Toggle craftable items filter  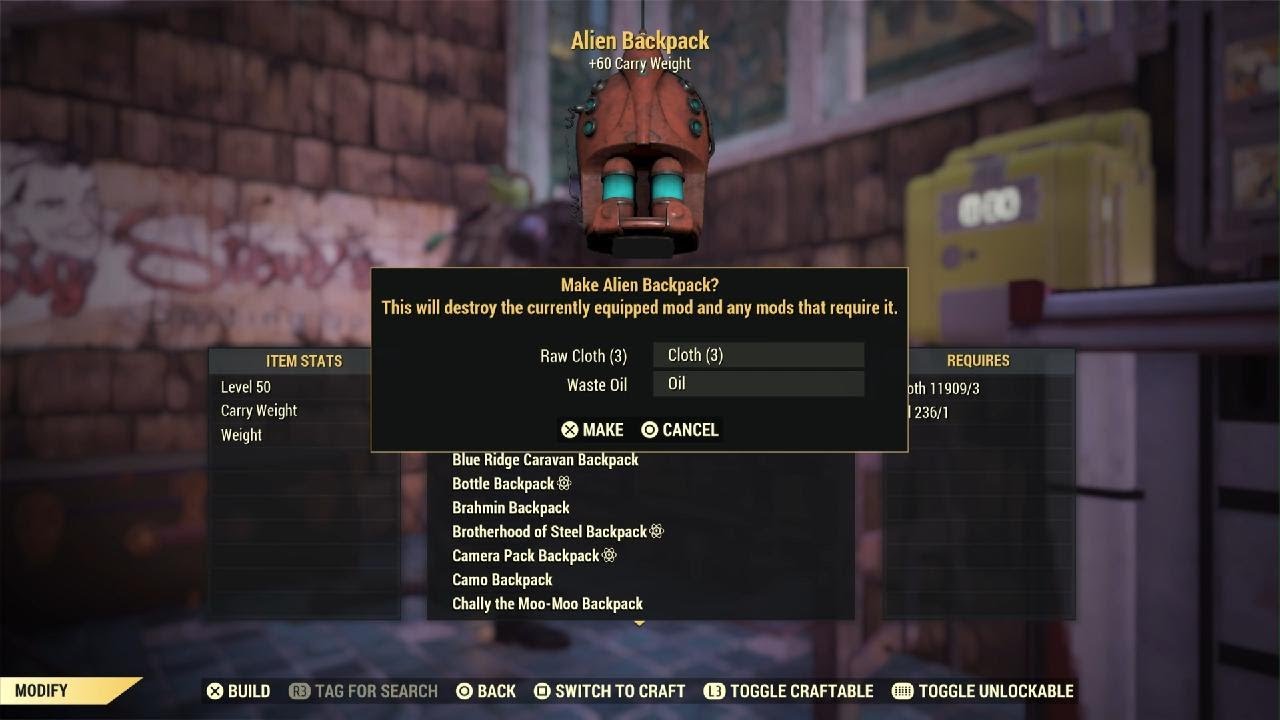pos(793,691)
